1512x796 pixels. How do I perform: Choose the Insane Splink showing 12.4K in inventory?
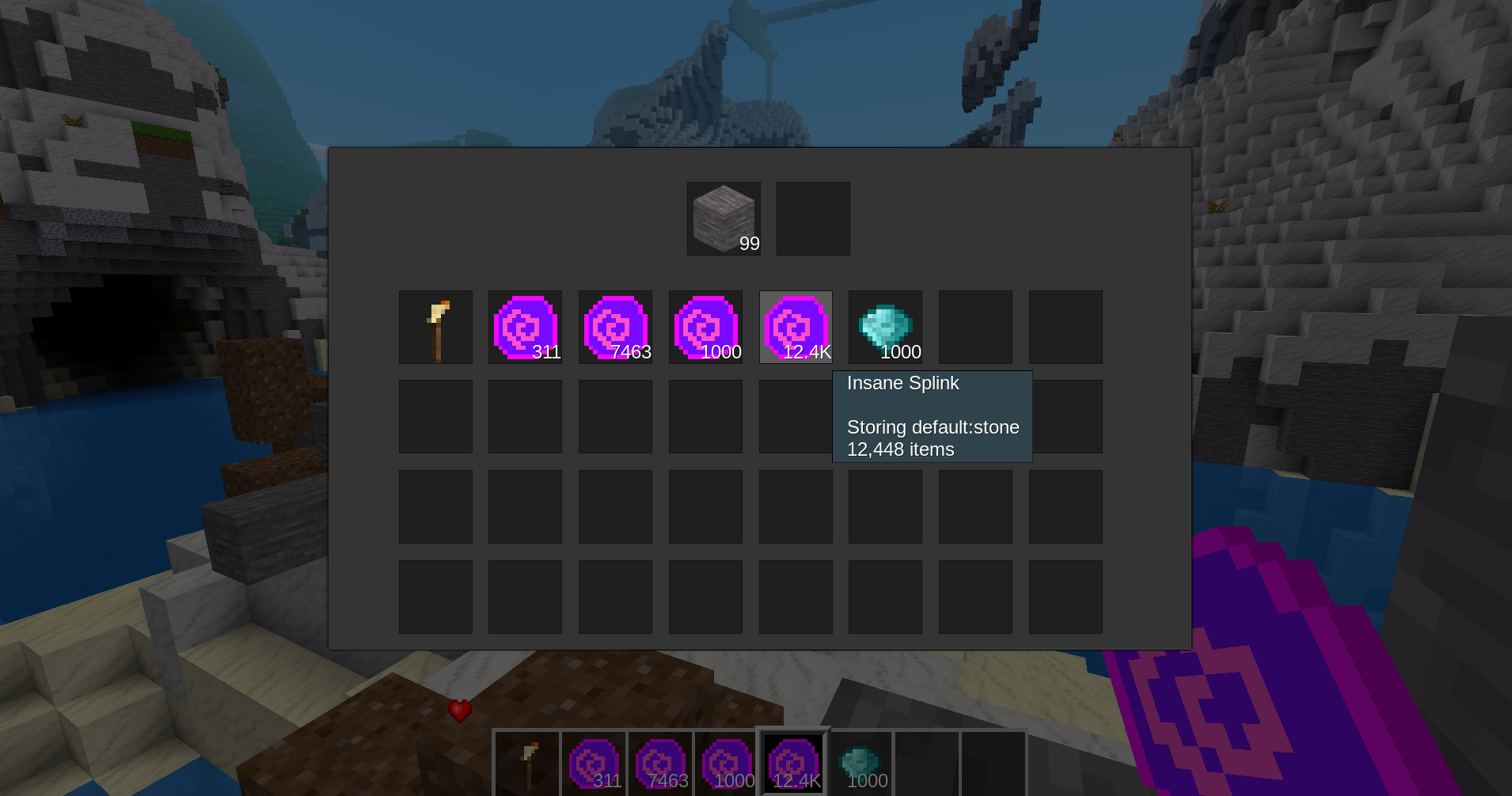pos(796,327)
